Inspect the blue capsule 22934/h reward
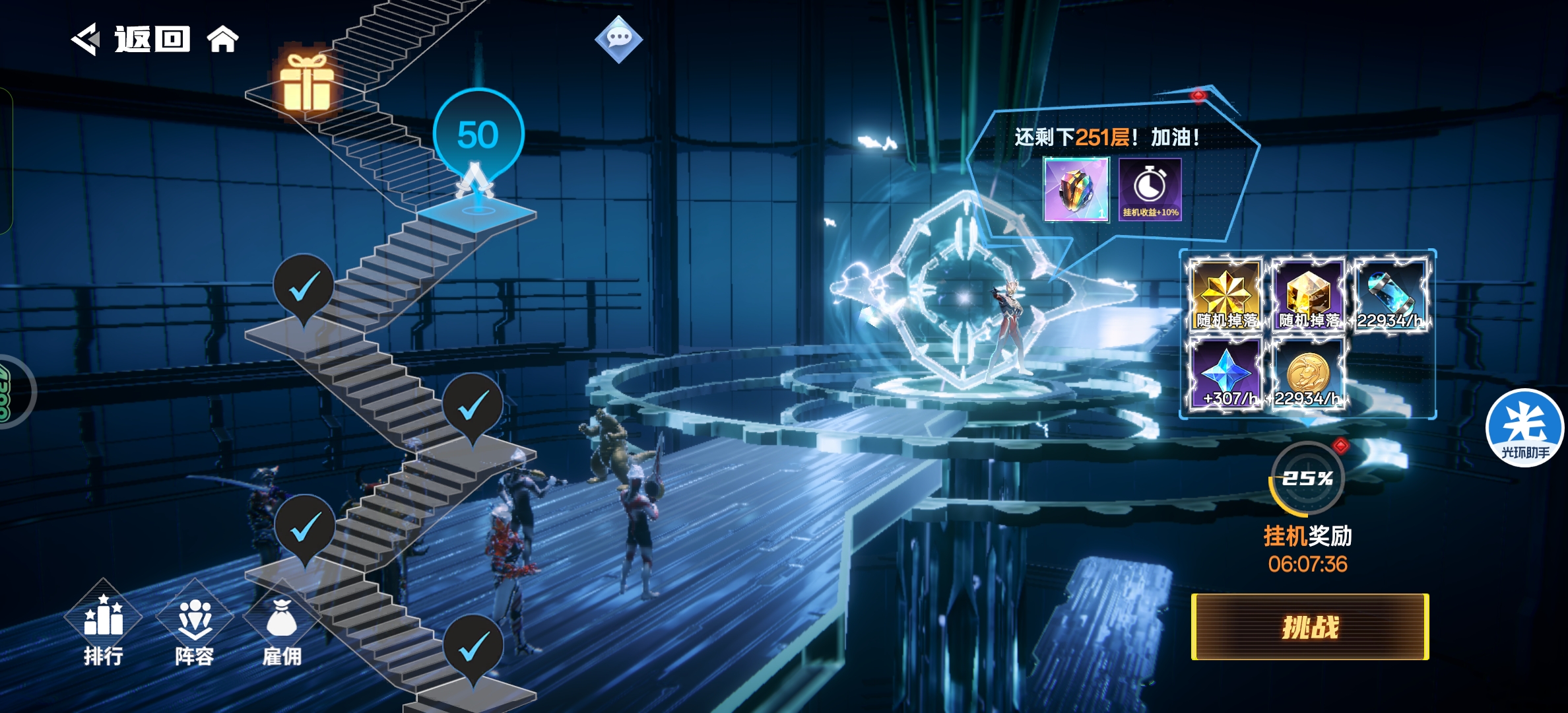 [x=1390, y=295]
